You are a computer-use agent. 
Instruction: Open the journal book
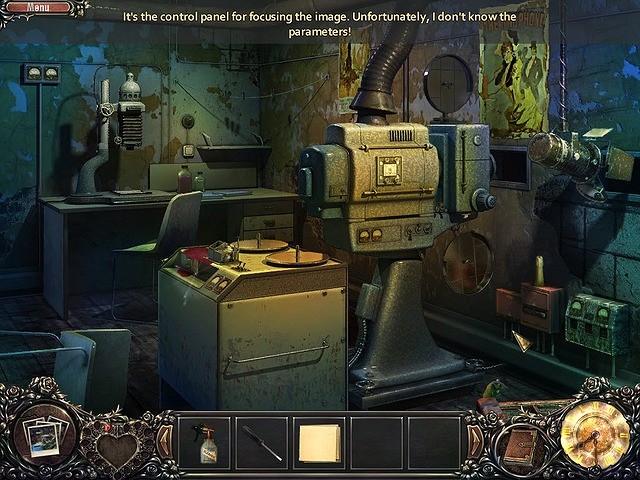tap(521, 448)
